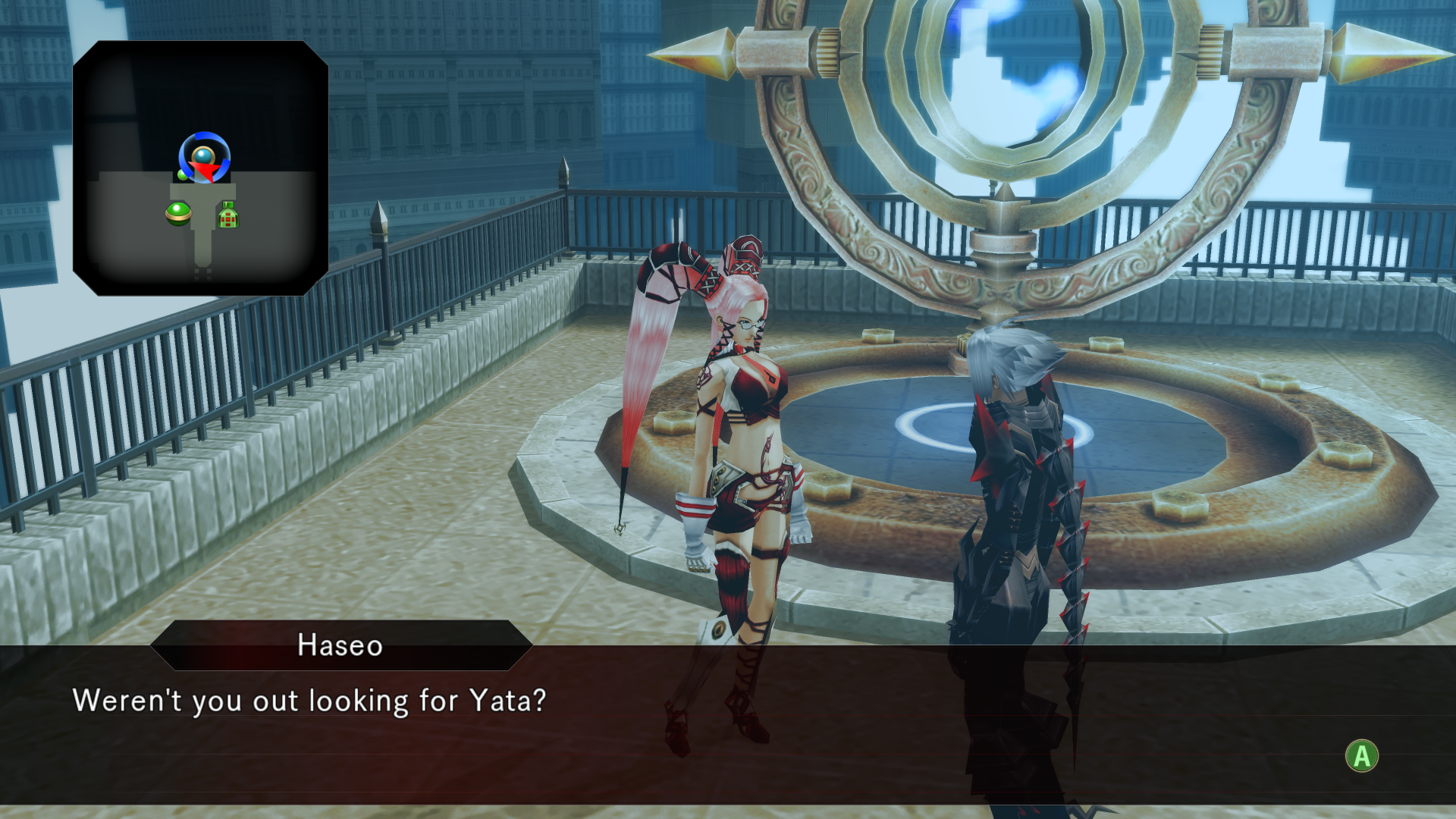1456x819 pixels.
Task: Click the blue ring marker on minimap
Action: coord(204,156)
